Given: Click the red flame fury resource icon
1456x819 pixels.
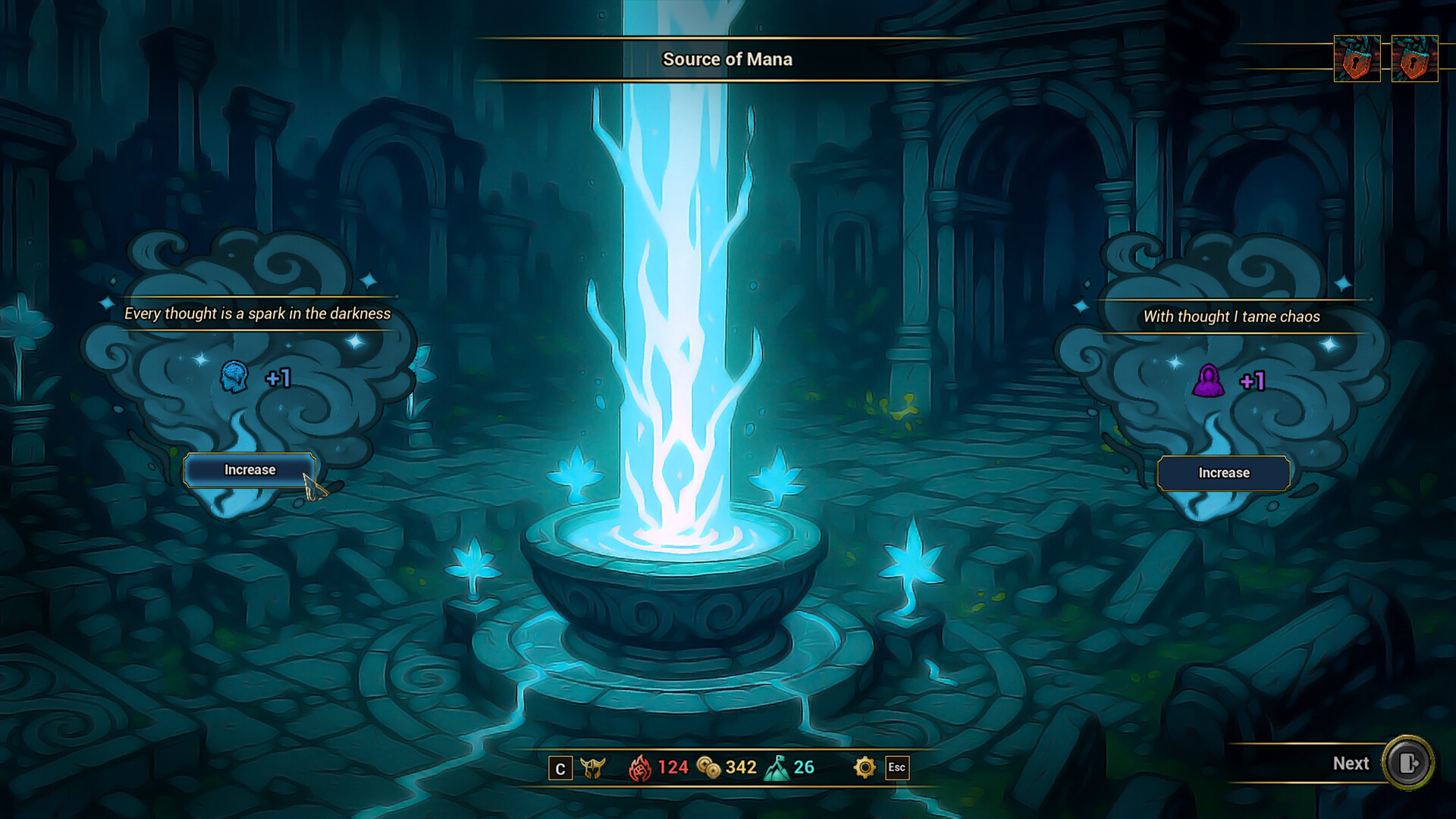Looking at the screenshot, I should (642, 767).
